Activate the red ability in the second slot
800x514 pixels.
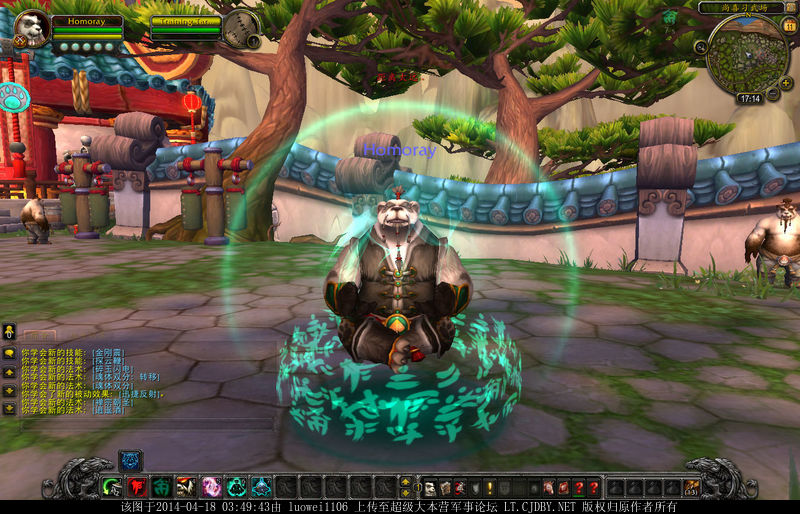point(137,487)
